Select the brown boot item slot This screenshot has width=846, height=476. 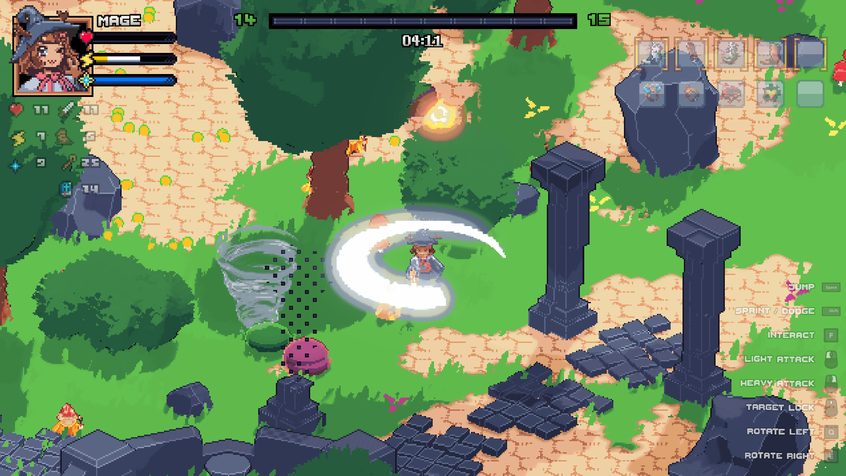(x=771, y=54)
